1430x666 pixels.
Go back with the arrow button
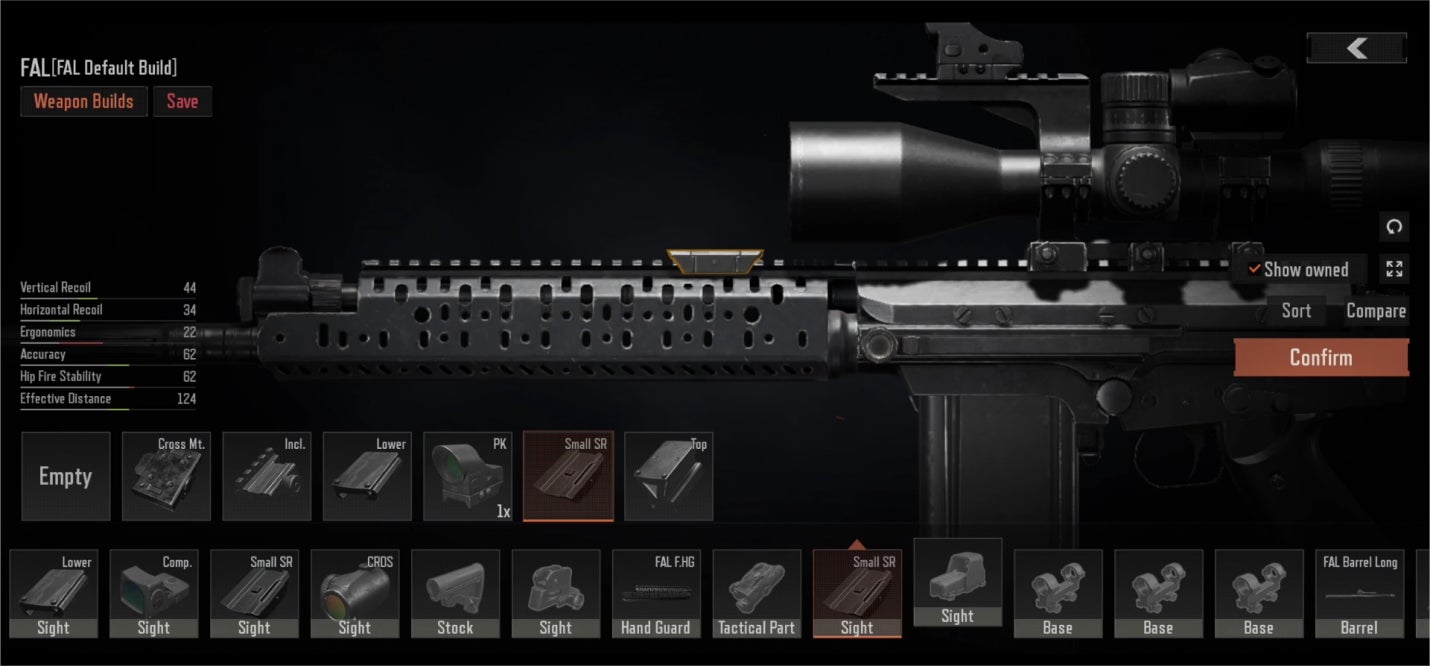click(1356, 48)
